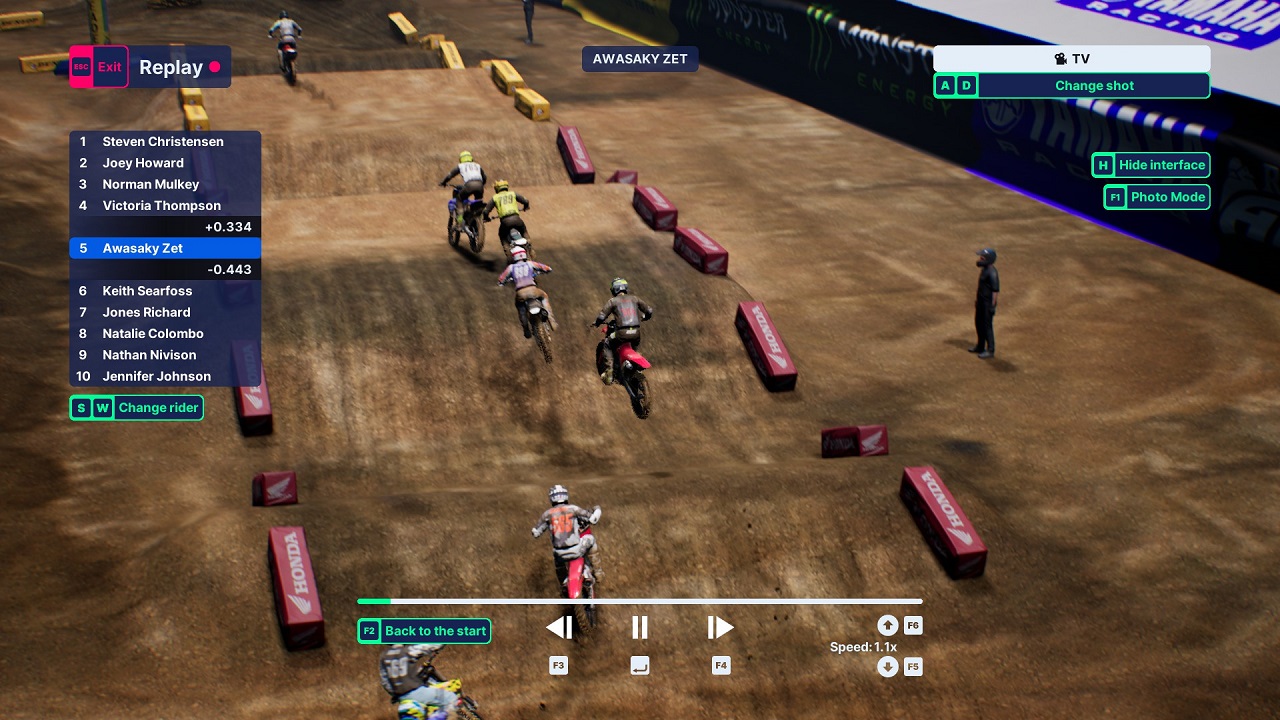Screen dimensions: 1280x720
Task: Select Victoria Thompson in the standings
Action: click(164, 206)
